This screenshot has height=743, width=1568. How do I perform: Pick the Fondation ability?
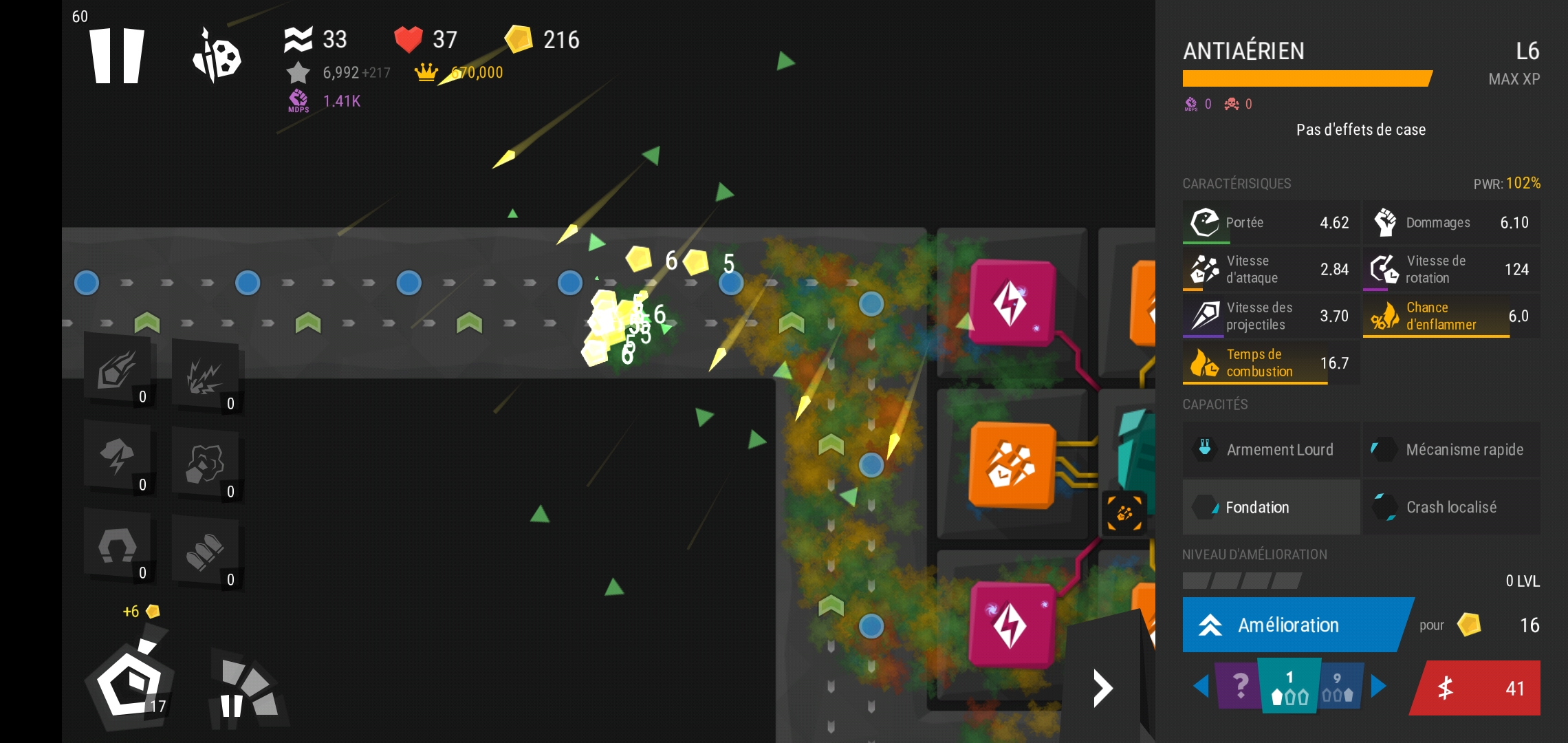[1271, 508]
